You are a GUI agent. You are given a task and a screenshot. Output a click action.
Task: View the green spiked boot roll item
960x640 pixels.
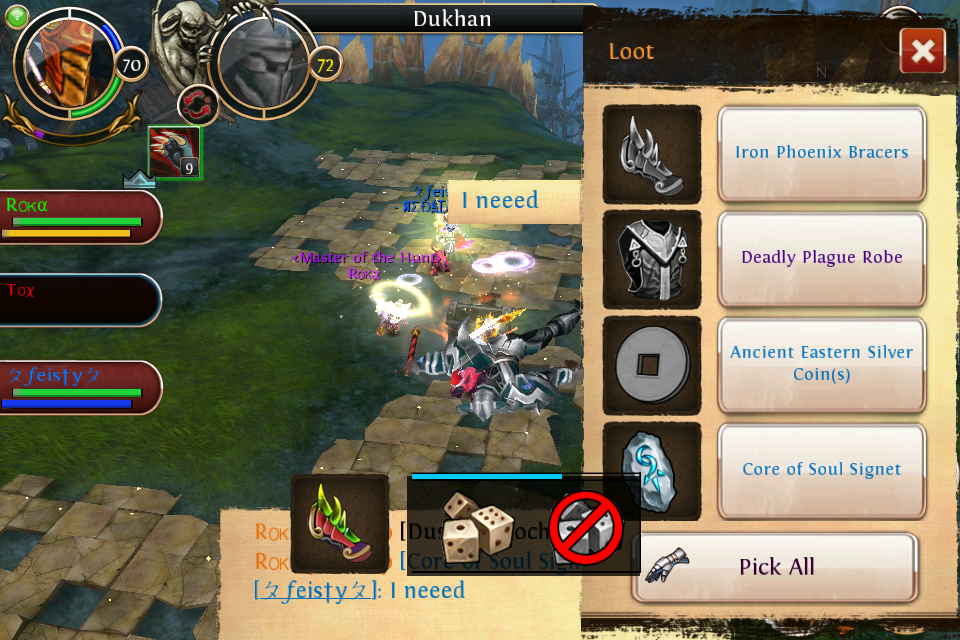click(x=340, y=523)
